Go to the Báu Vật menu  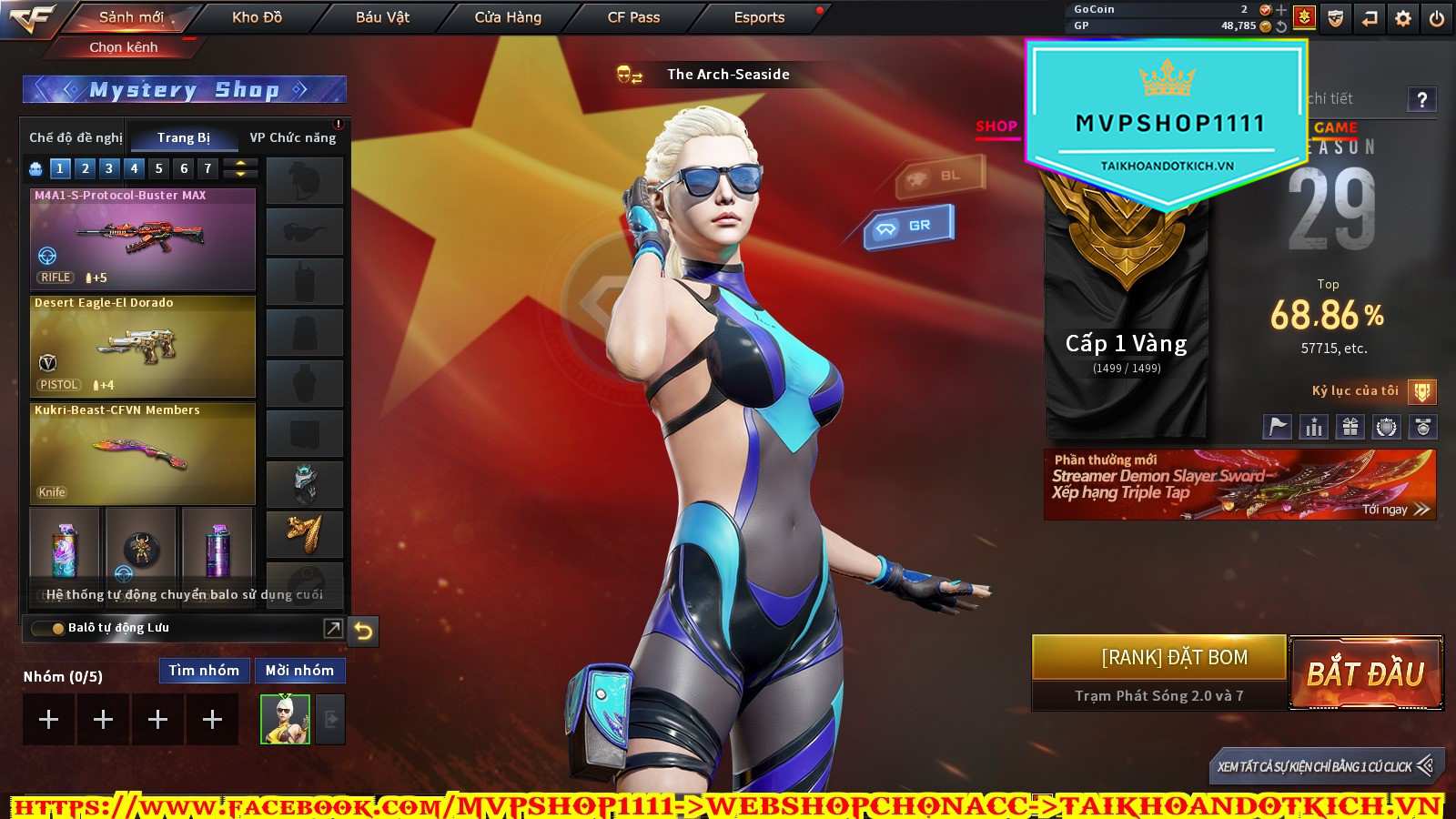(x=382, y=17)
